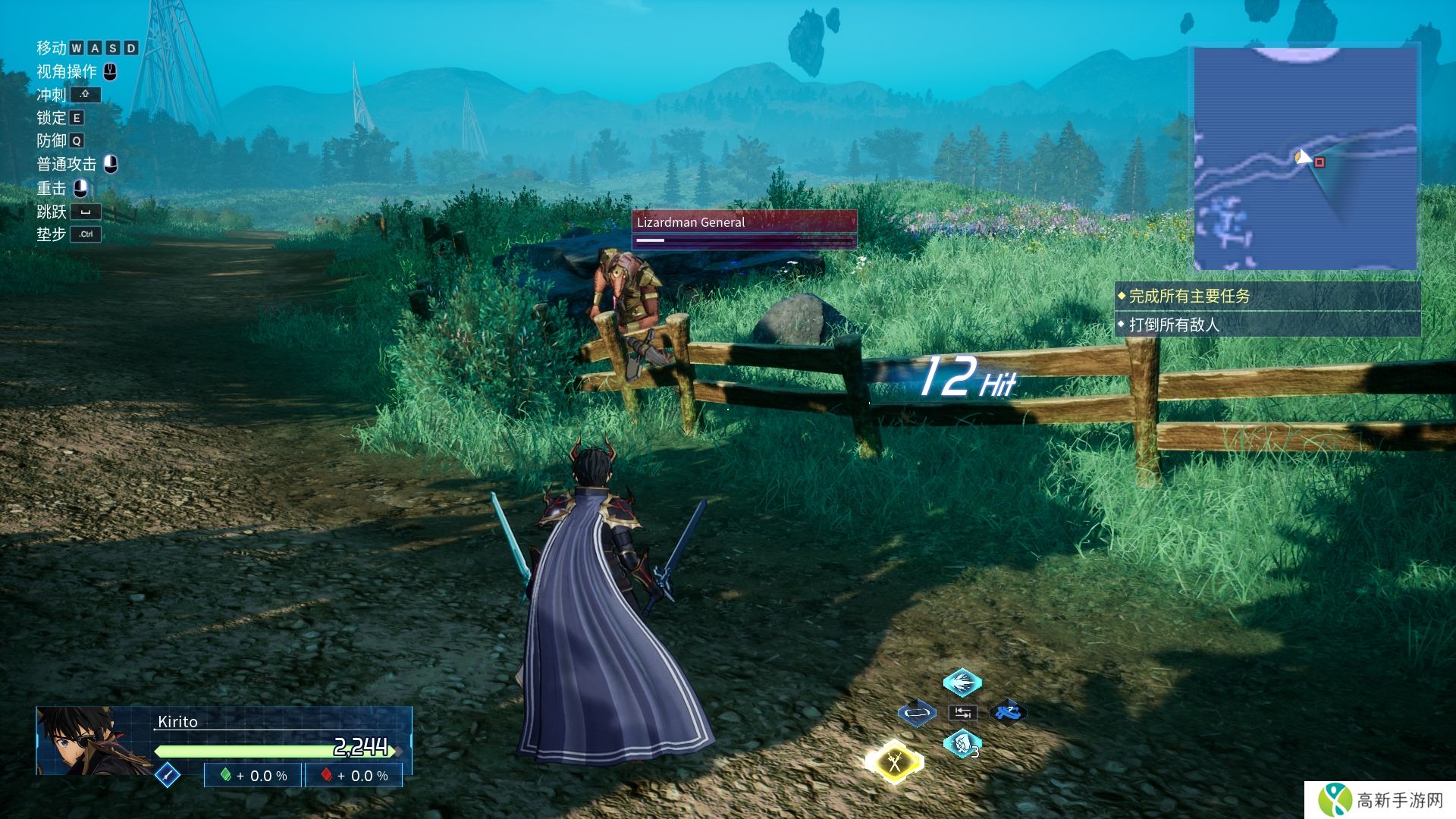Use the healing item with count 3
This screenshot has height=819, width=1456.
coord(962,743)
